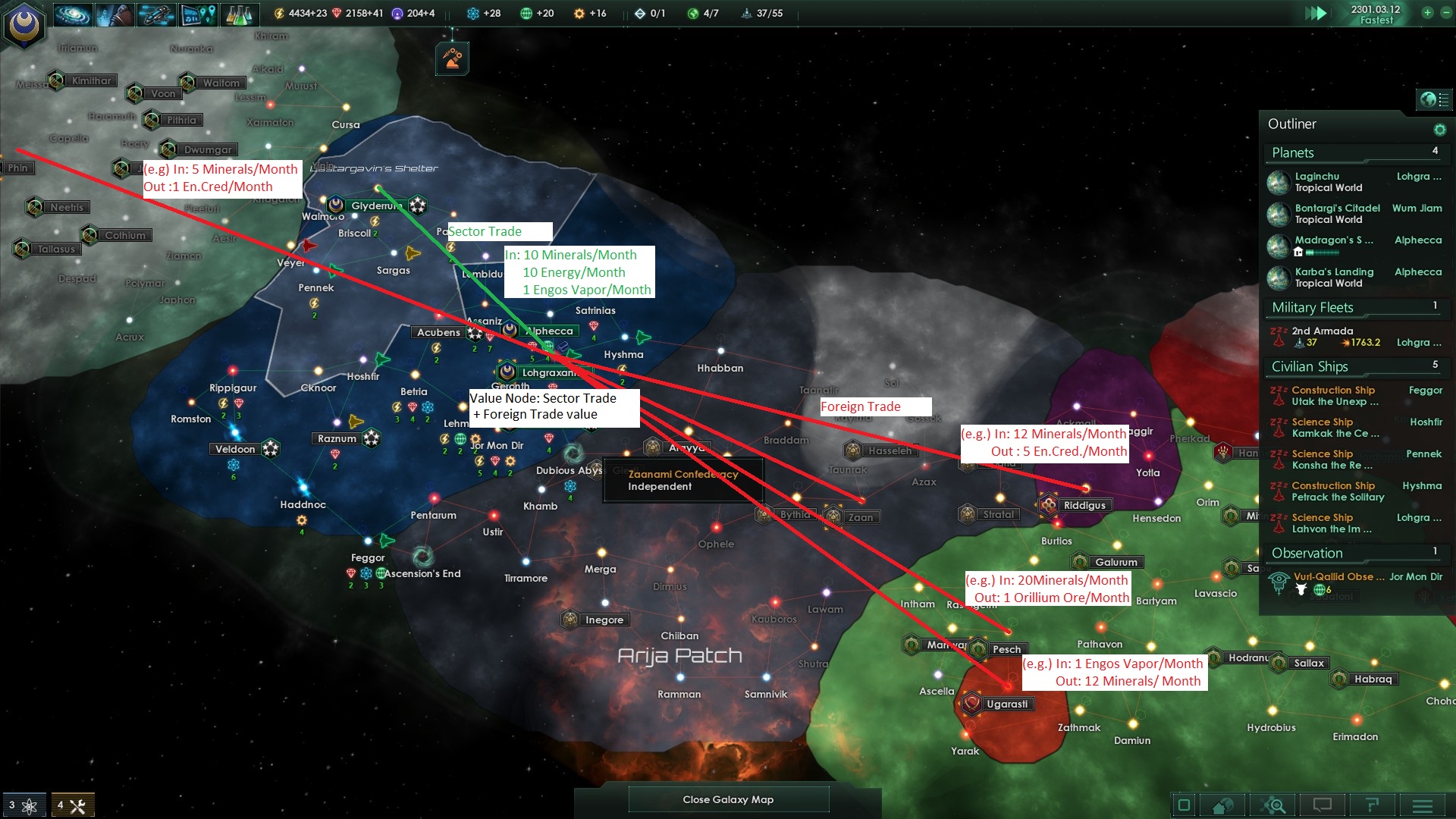
Task: Open the Contacts screen
Action: point(115,13)
